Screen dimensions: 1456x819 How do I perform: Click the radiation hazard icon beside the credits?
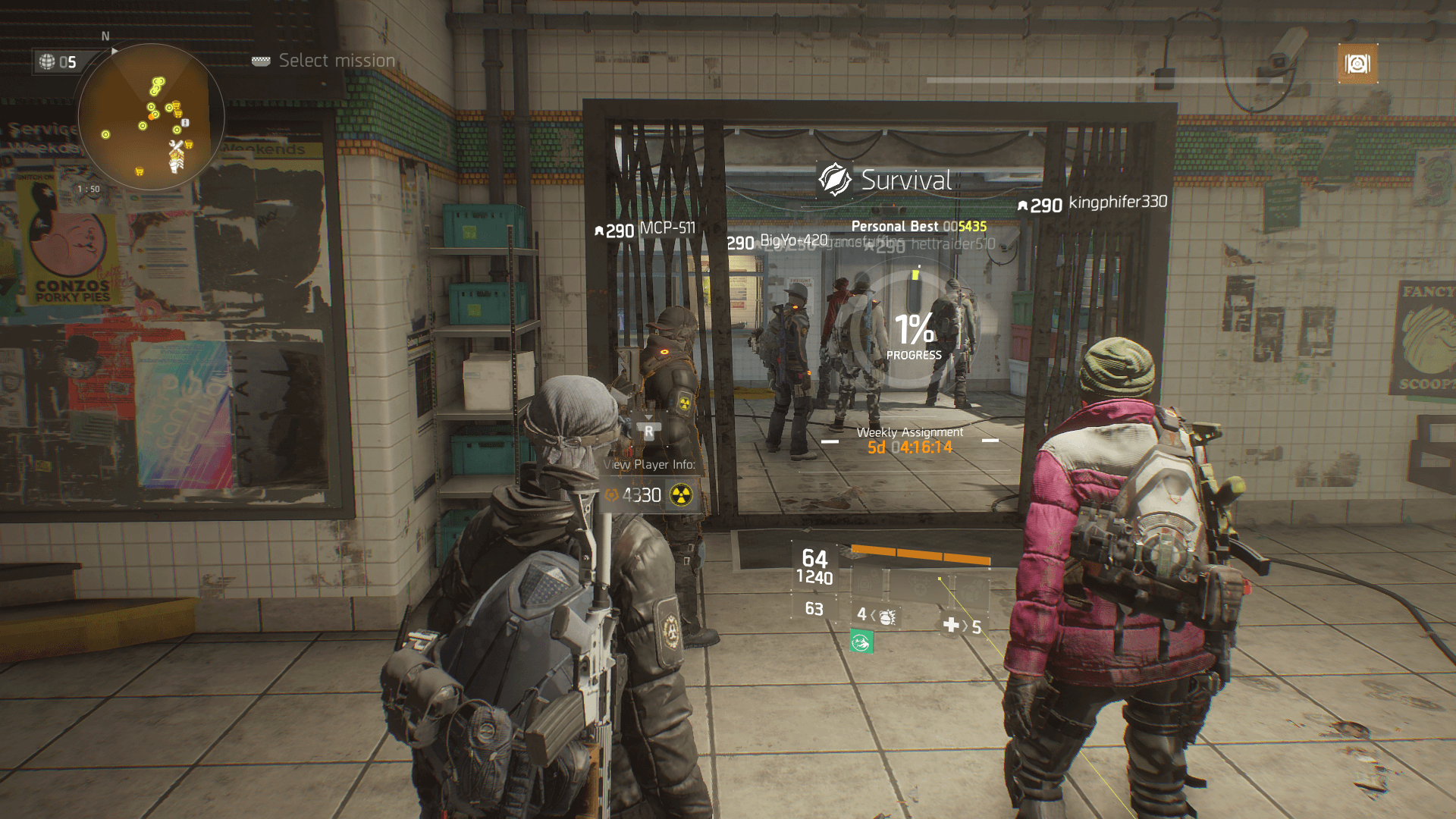[681, 495]
